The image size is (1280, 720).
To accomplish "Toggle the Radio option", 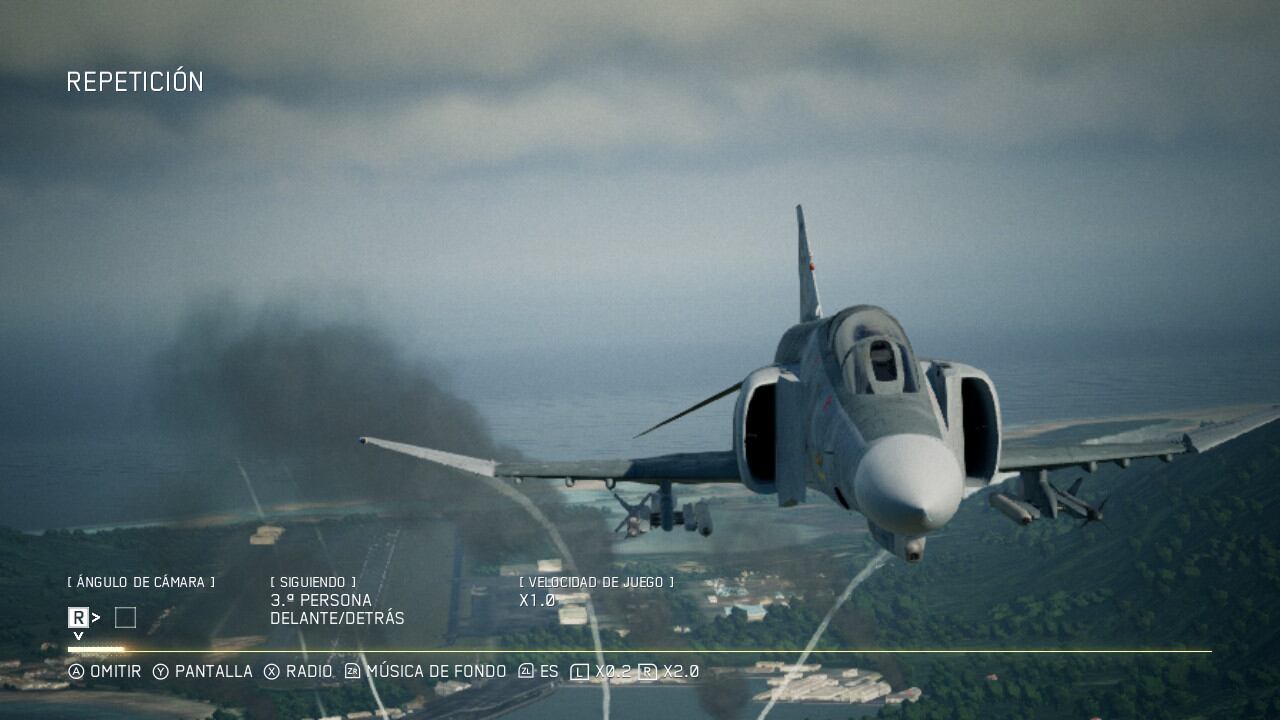I will [298, 671].
